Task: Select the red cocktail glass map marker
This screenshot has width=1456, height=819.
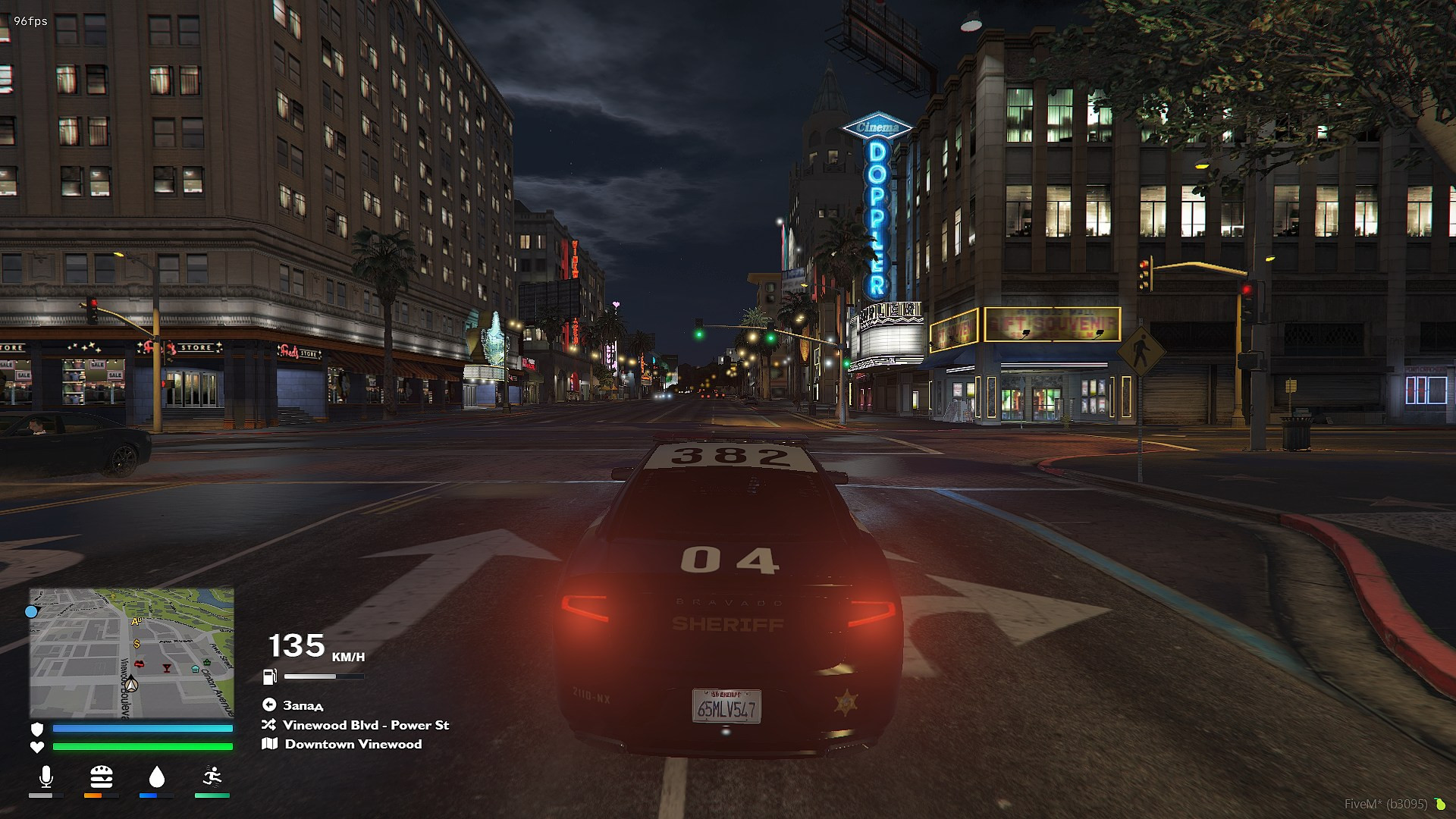Action: [x=167, y=668]
